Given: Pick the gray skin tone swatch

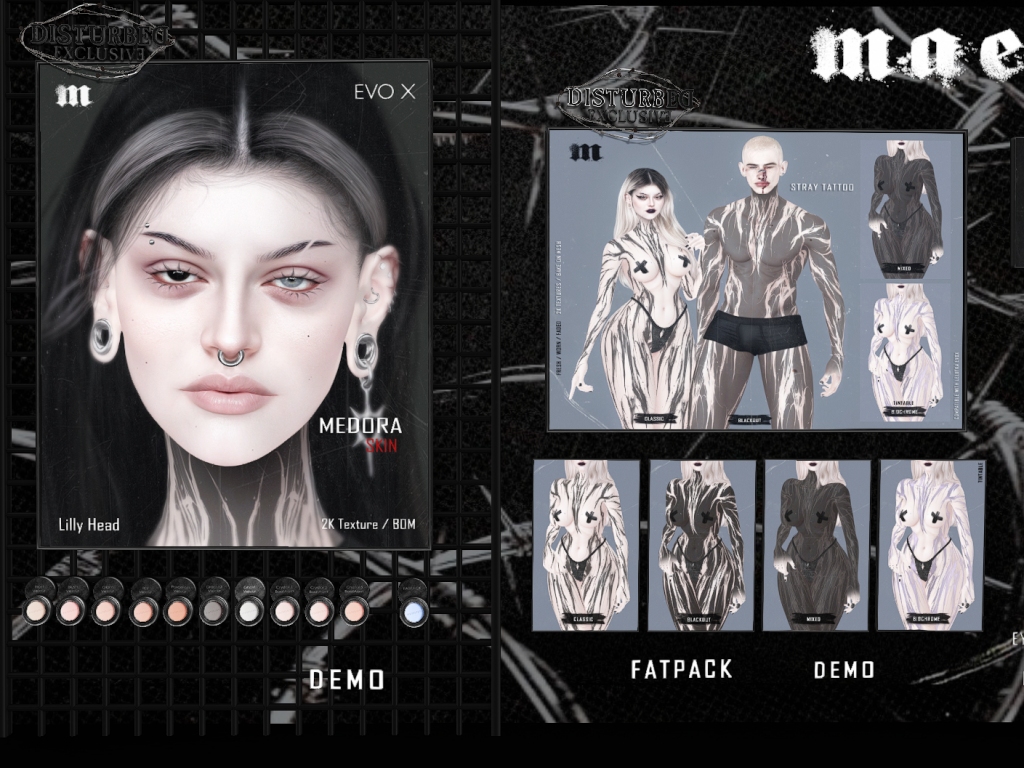Looking at the screenshot, I should (x=213, y=610).
